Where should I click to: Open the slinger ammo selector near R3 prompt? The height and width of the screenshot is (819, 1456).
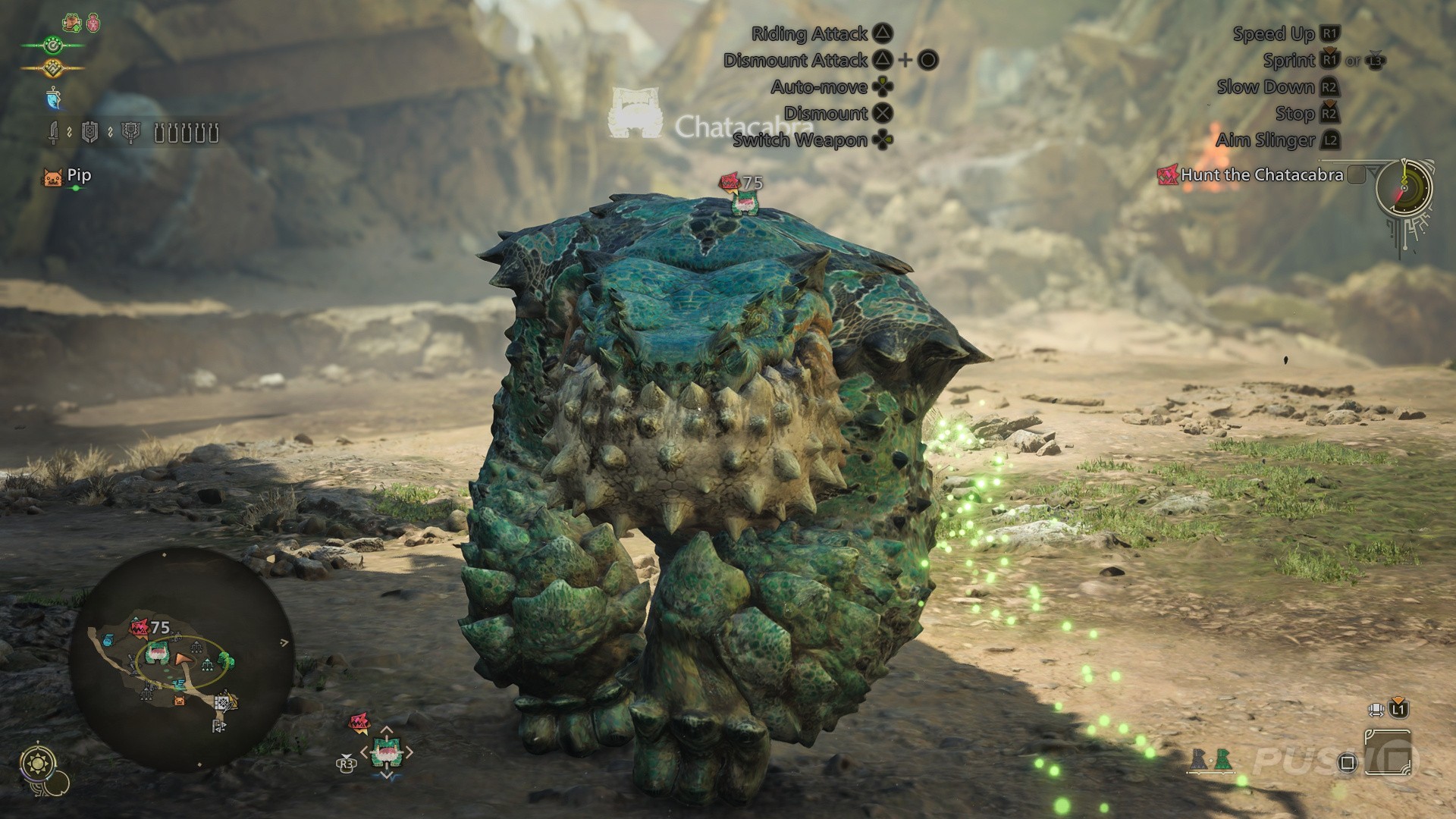387,751
